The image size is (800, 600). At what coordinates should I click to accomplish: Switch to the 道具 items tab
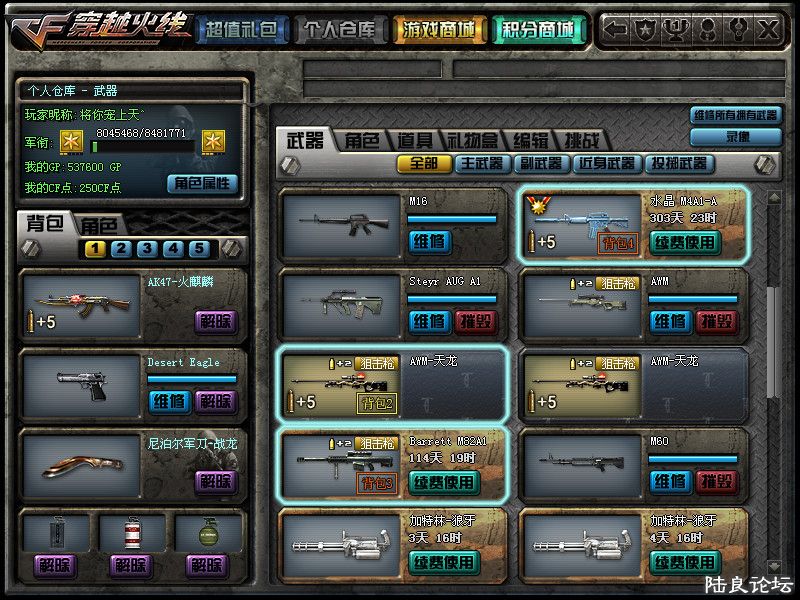pyautogui.click(x=415, y=141)
